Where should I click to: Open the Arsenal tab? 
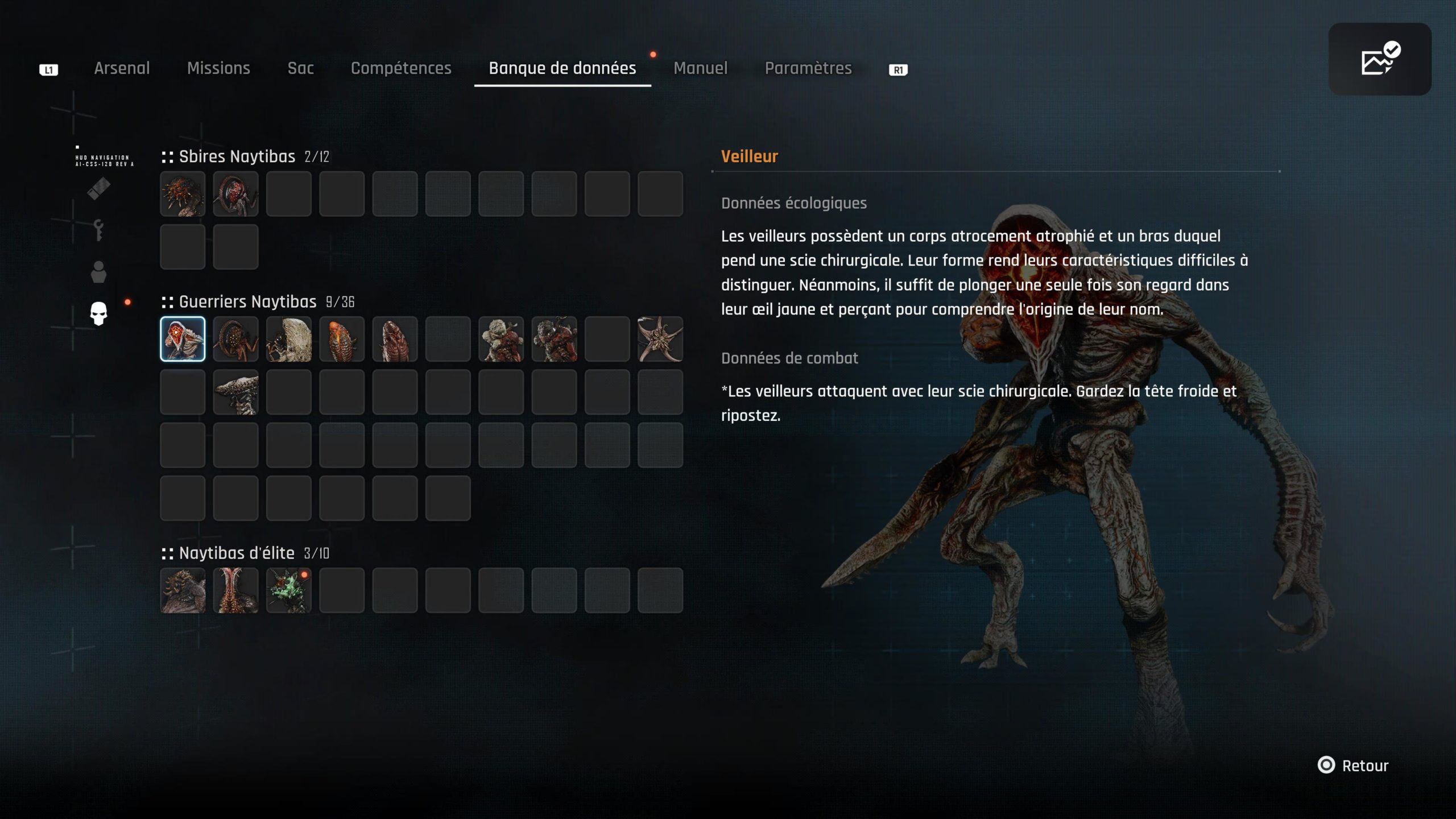point(122,68)
